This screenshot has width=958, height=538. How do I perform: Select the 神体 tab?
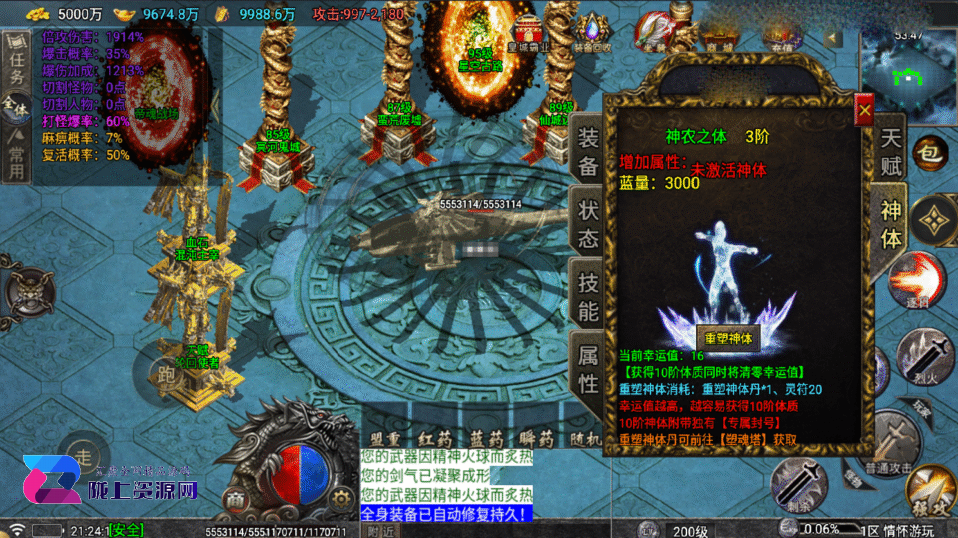point(890,224)
